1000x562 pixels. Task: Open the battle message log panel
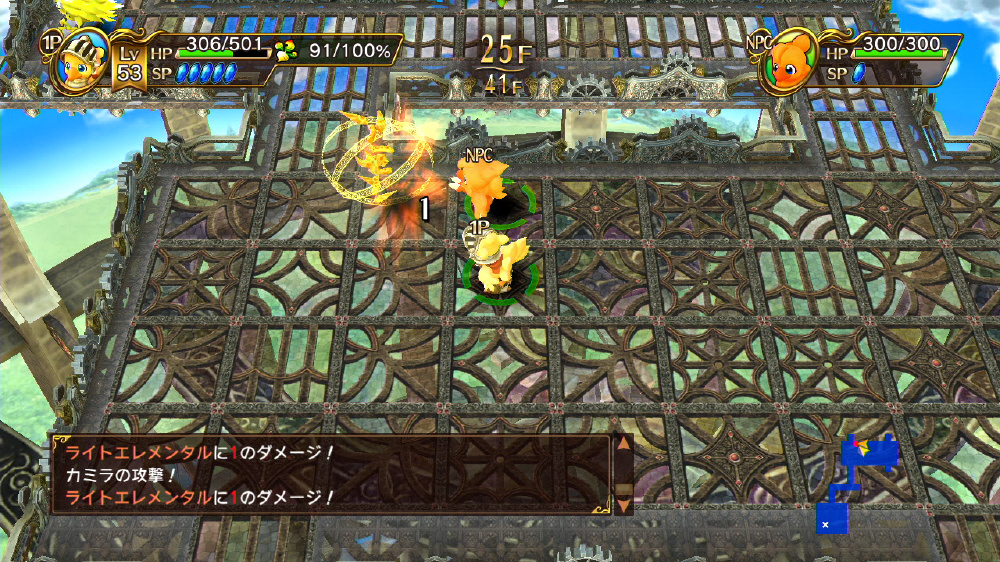coord(330,474)
